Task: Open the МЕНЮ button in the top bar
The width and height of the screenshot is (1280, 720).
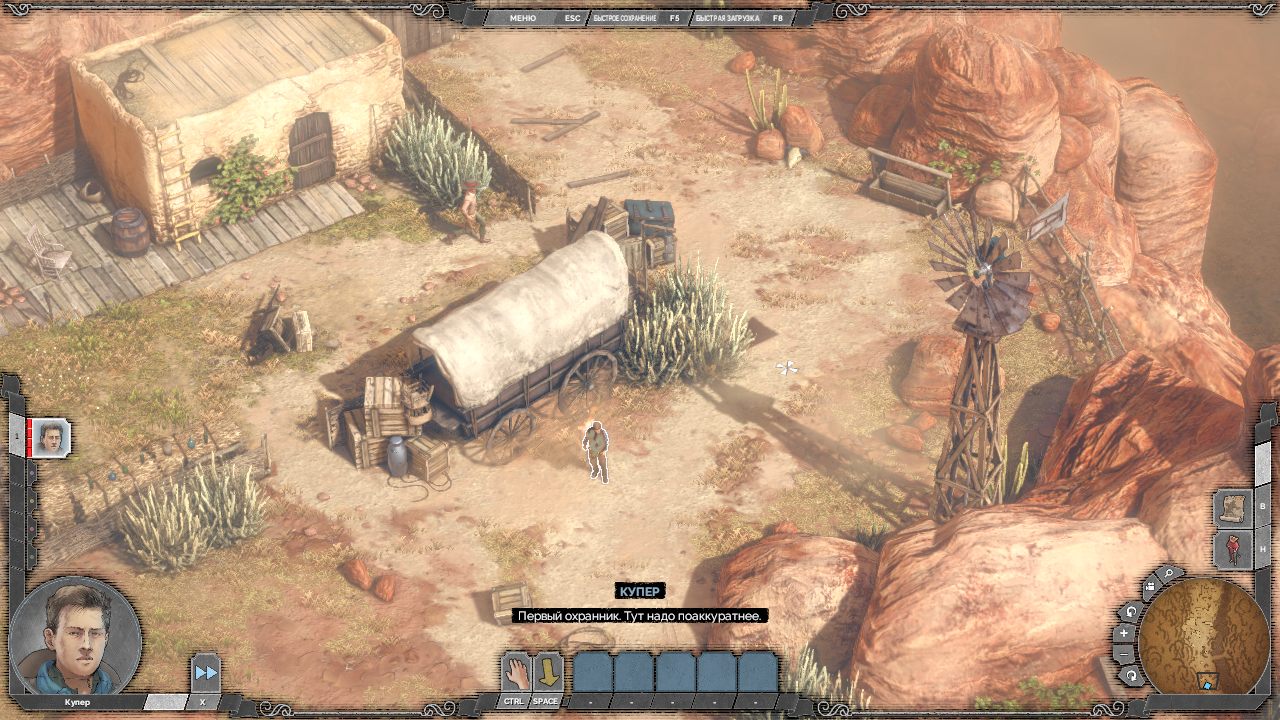Action: point(522,18)
